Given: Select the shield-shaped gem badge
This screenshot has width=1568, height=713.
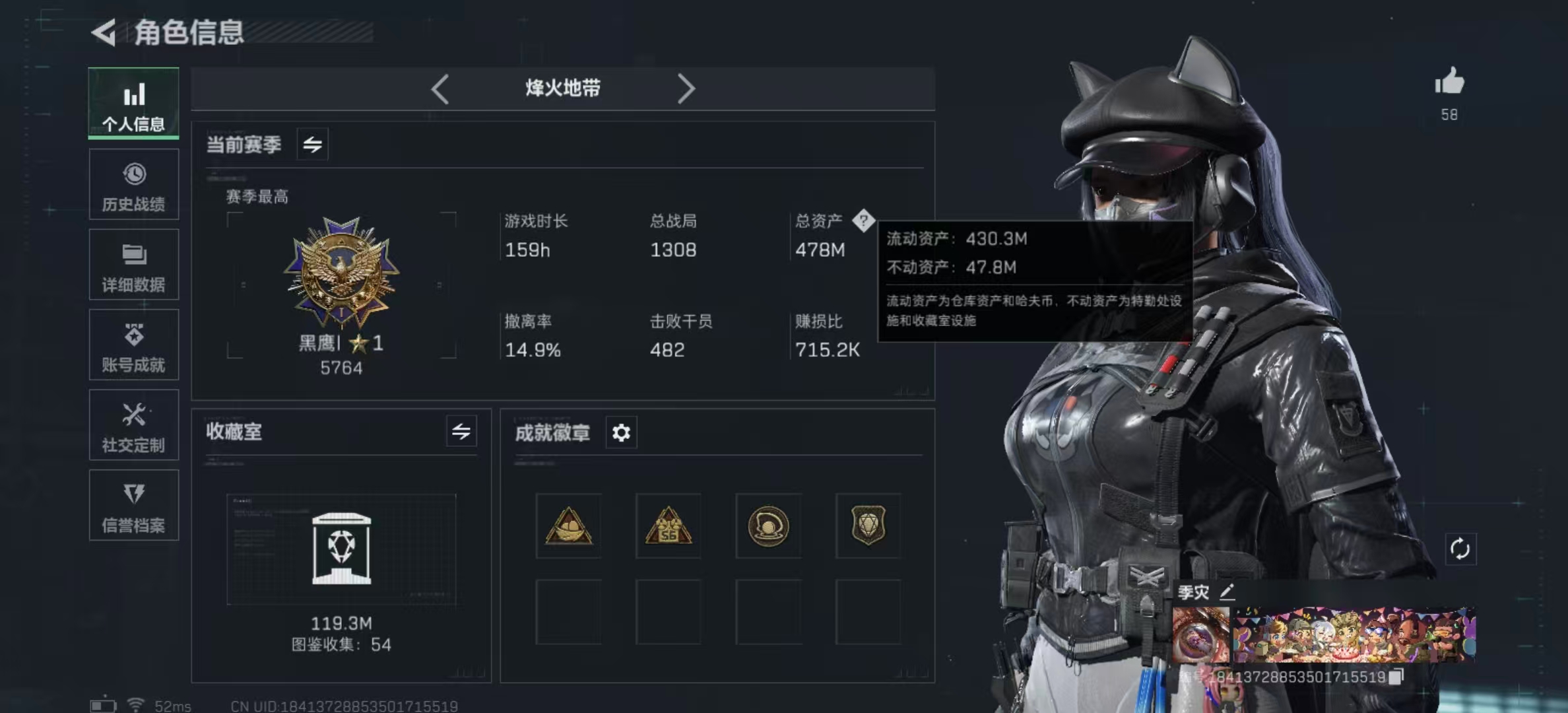Looking at the screenshot, I should [868, 526].
